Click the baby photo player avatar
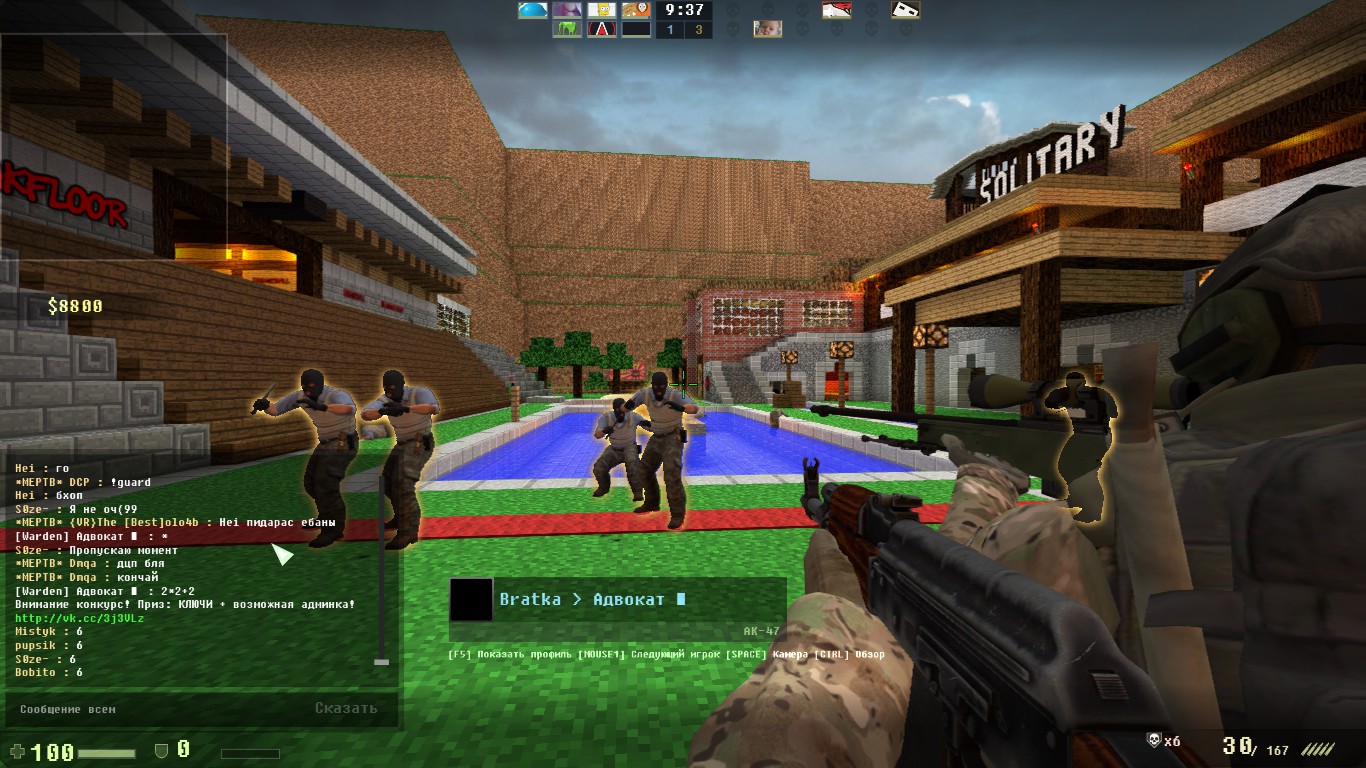This screenshot has height=768, width=1366. point(767,29)
